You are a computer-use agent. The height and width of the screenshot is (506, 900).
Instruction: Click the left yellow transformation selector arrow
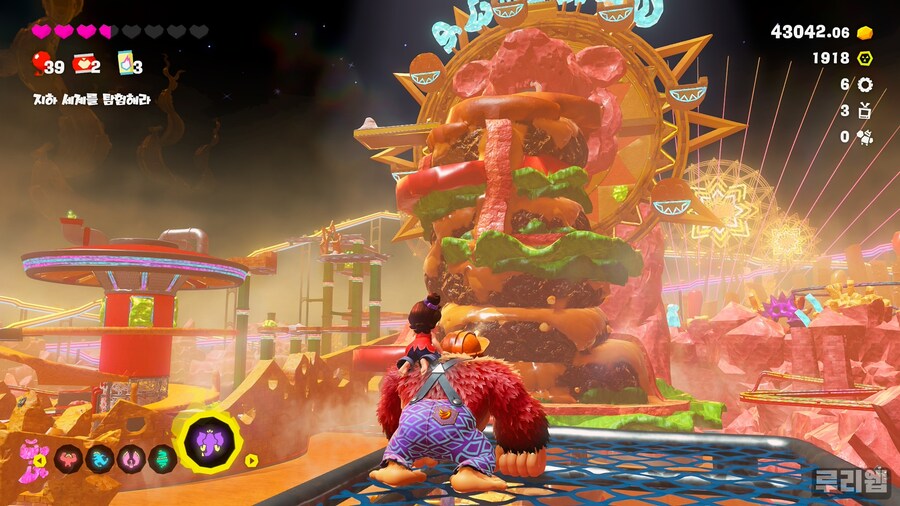[40, 460]
